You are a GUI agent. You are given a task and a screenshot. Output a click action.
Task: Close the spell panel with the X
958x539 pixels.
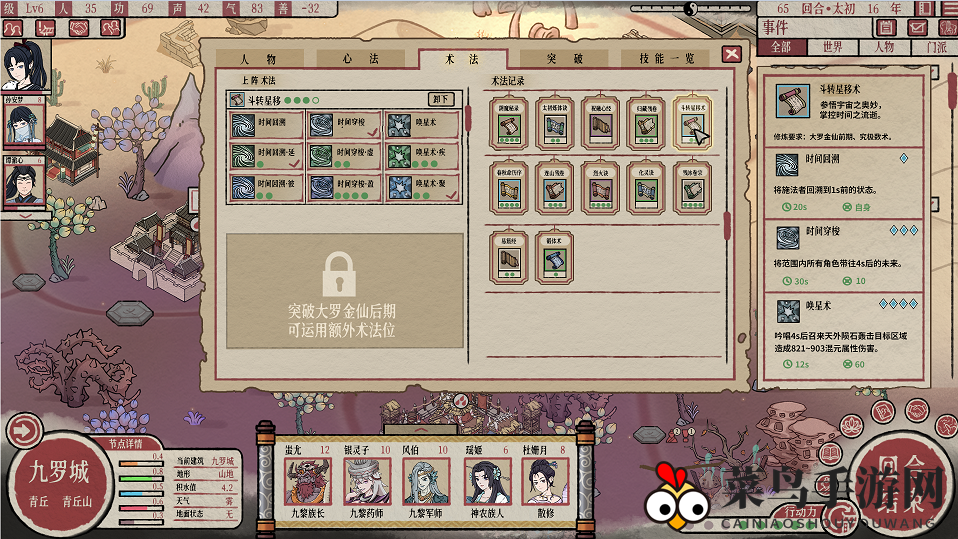[x=732, y=54]
